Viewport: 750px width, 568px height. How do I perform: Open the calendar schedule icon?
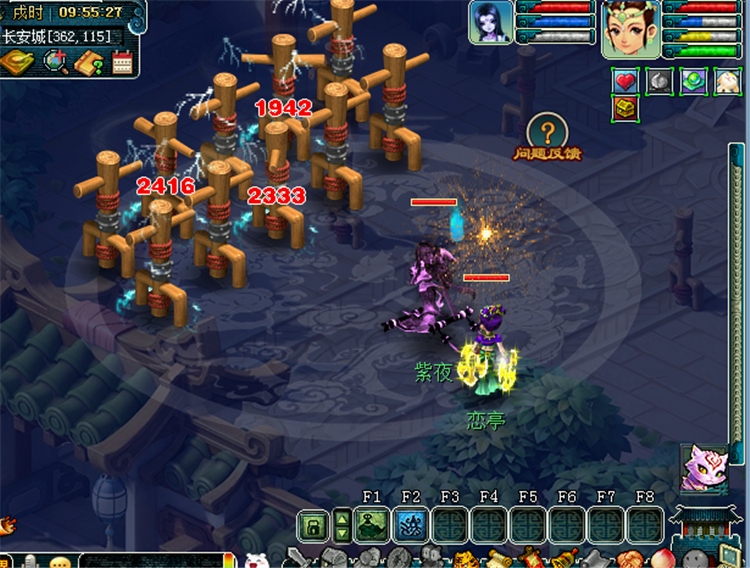122,62
